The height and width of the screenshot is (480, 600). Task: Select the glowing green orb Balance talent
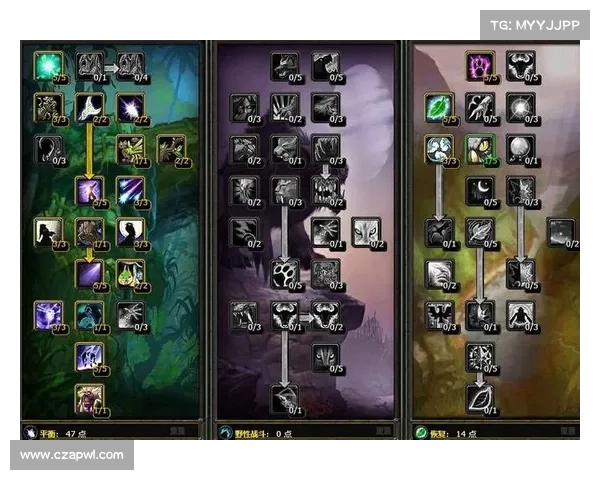click(47, 65)
